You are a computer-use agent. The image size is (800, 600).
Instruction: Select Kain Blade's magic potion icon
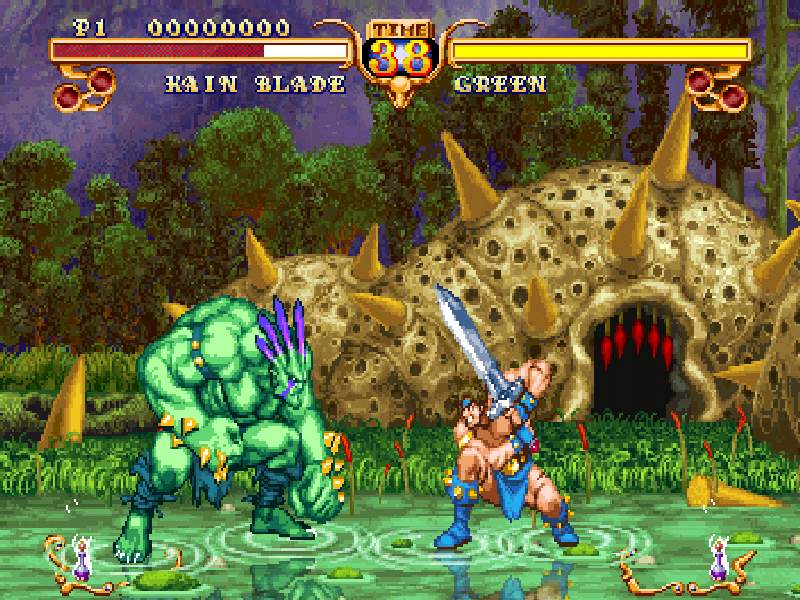[x=79, y=559]
